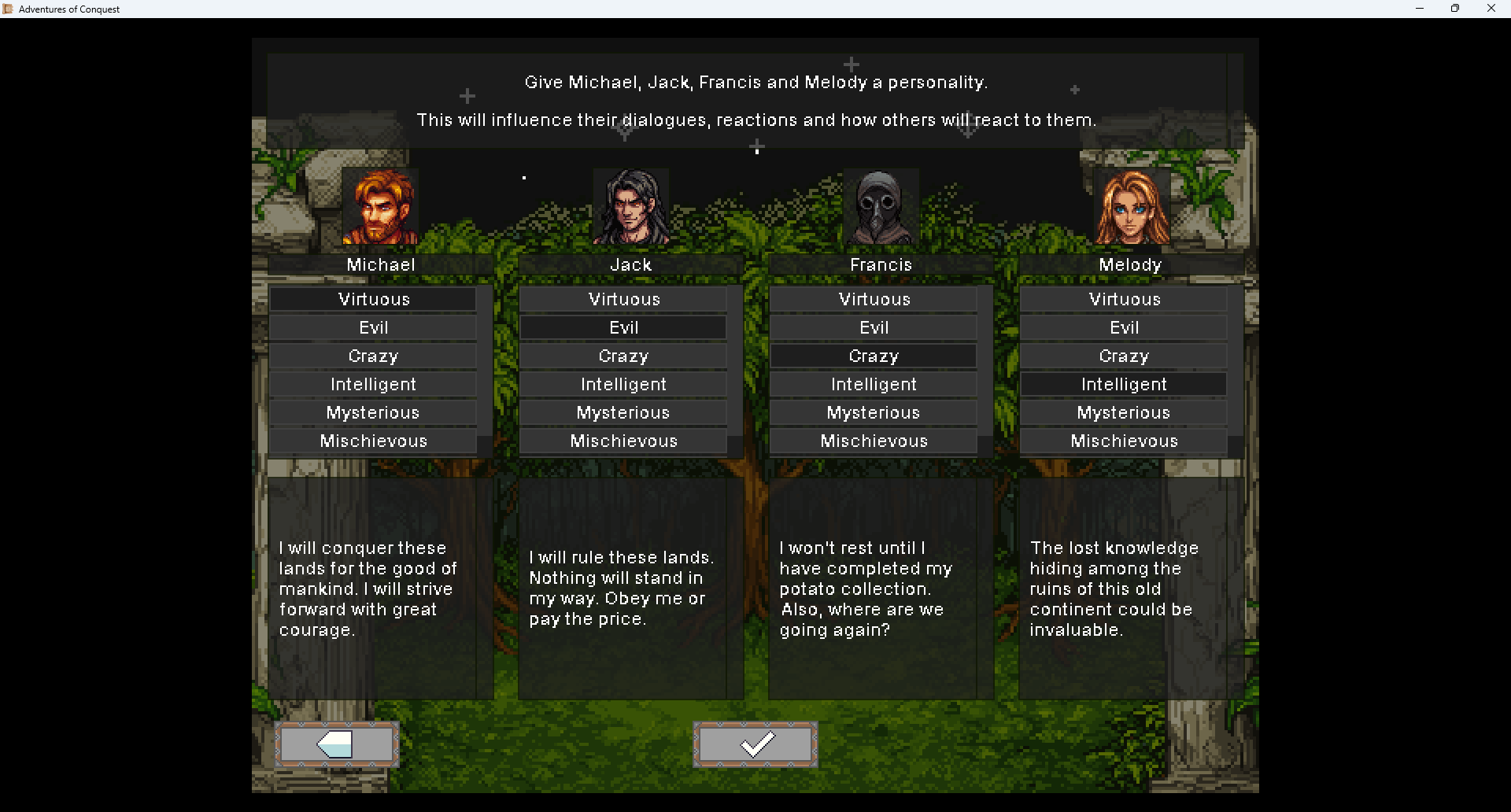Close the Adventures of Conquest window
The height and width of the screenshot is (812, 1511).
pyautogui.click(x=1491, y=9)
